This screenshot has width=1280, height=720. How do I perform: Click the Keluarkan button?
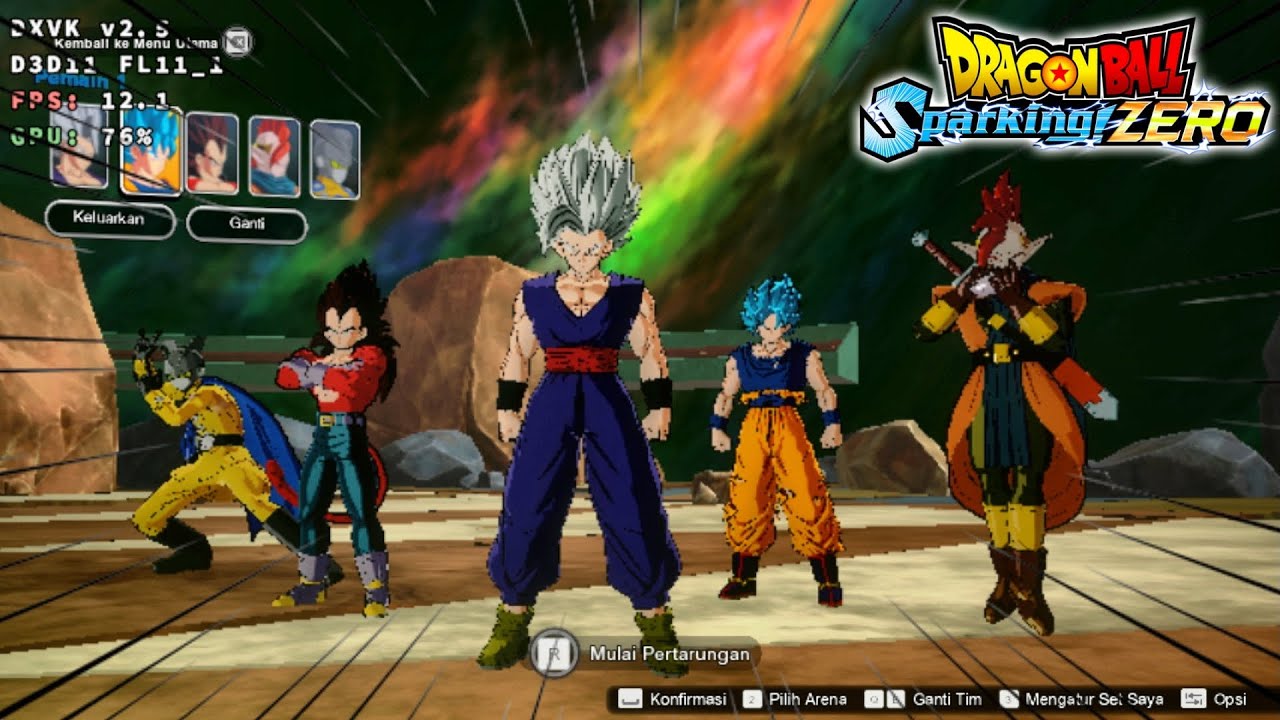coord(109,218)
